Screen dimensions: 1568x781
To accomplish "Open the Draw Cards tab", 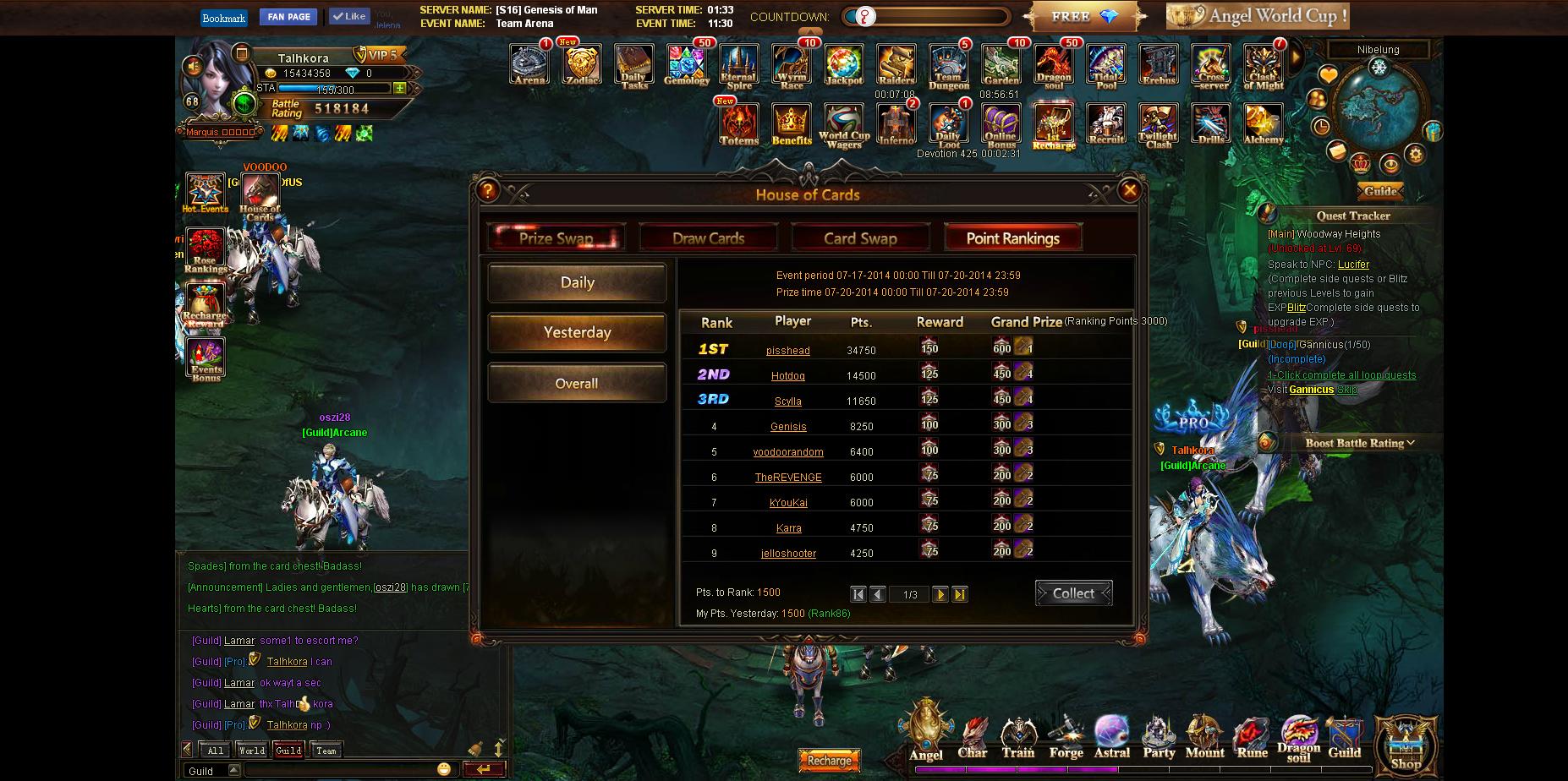I will pyautogui.click(x=708, y=238).
